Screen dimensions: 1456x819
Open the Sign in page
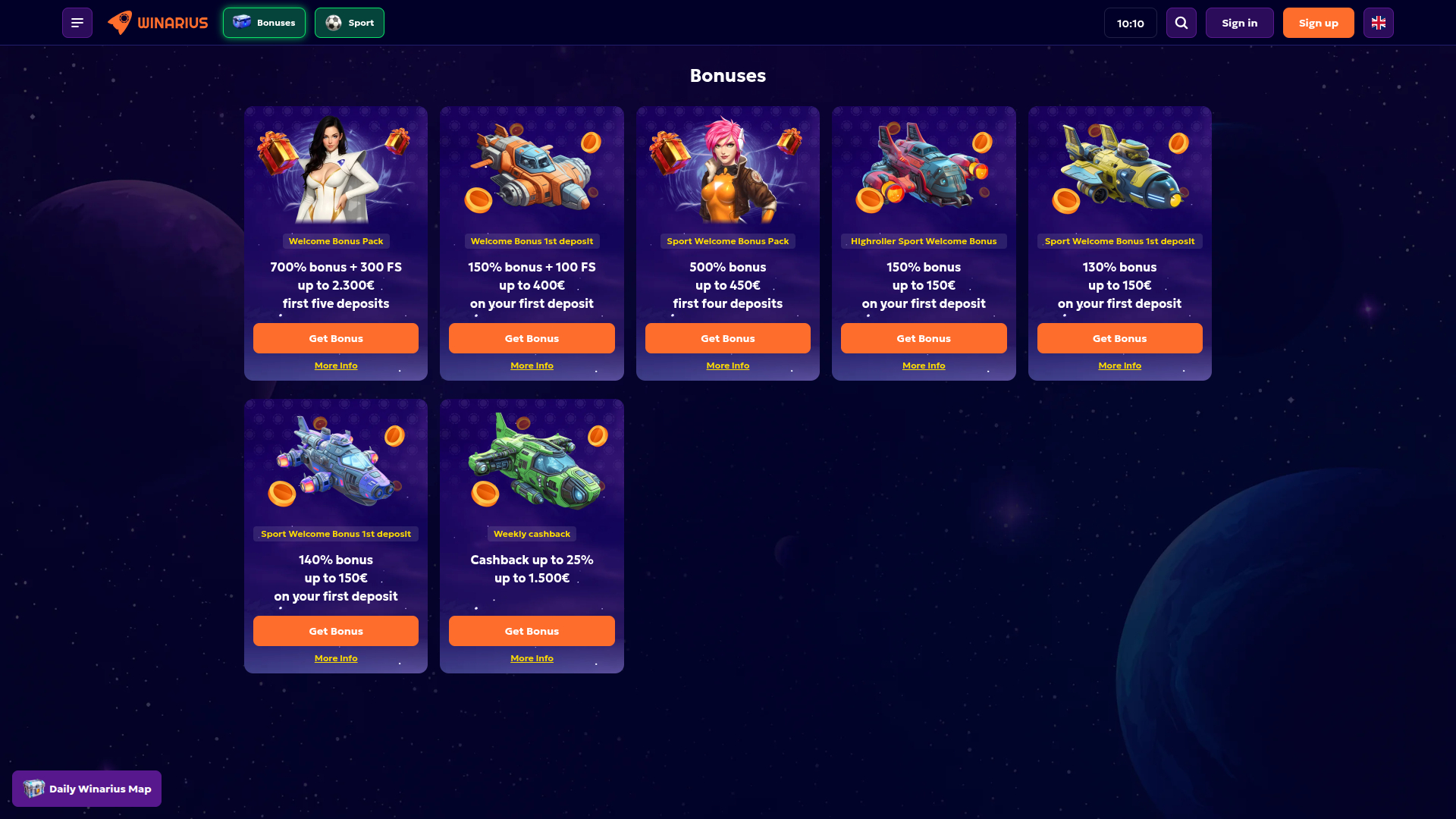click(x=1239, y=22)
